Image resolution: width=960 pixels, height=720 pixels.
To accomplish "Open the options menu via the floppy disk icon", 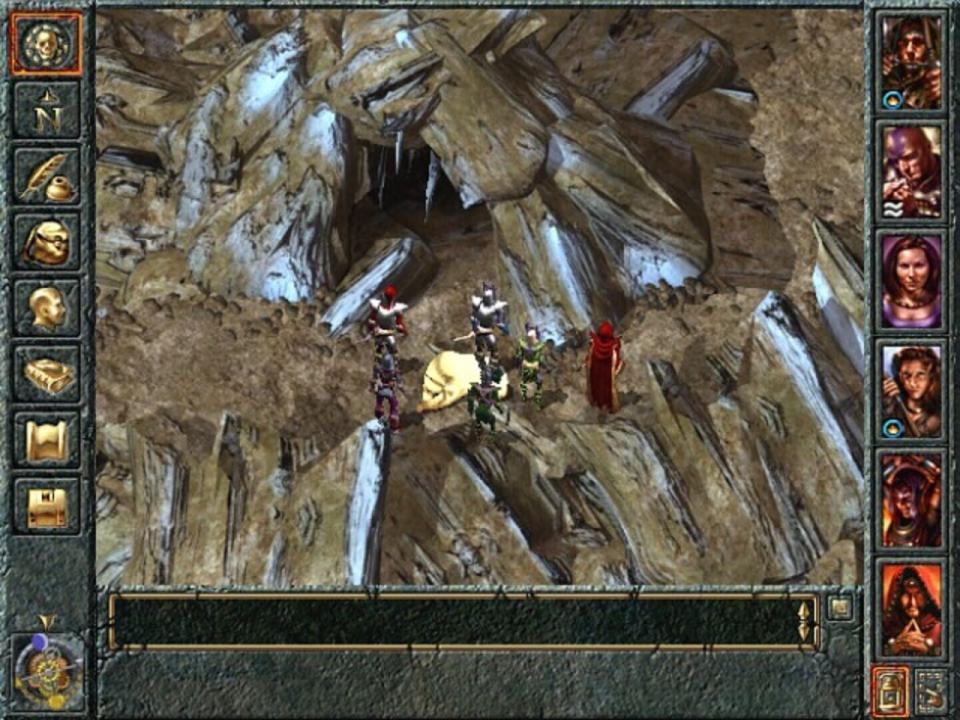I will (x=47, y=506).
